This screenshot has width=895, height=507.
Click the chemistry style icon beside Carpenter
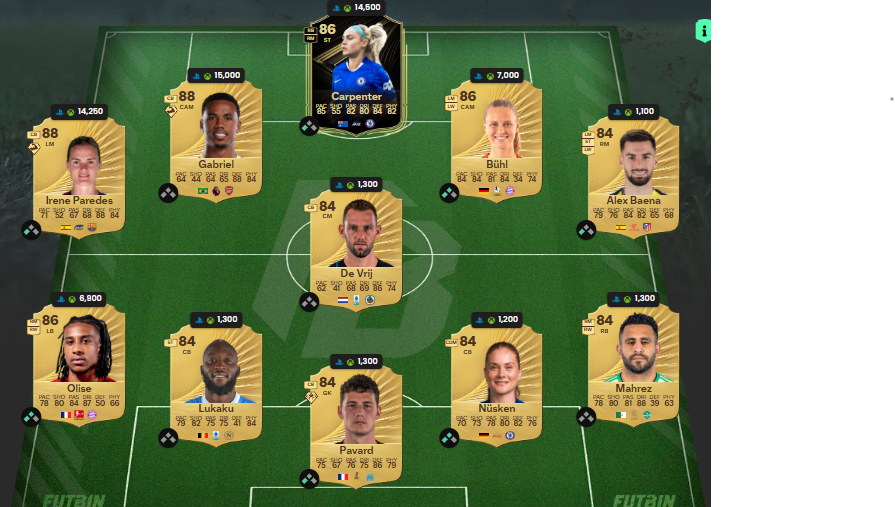click(x=309, y=126)
